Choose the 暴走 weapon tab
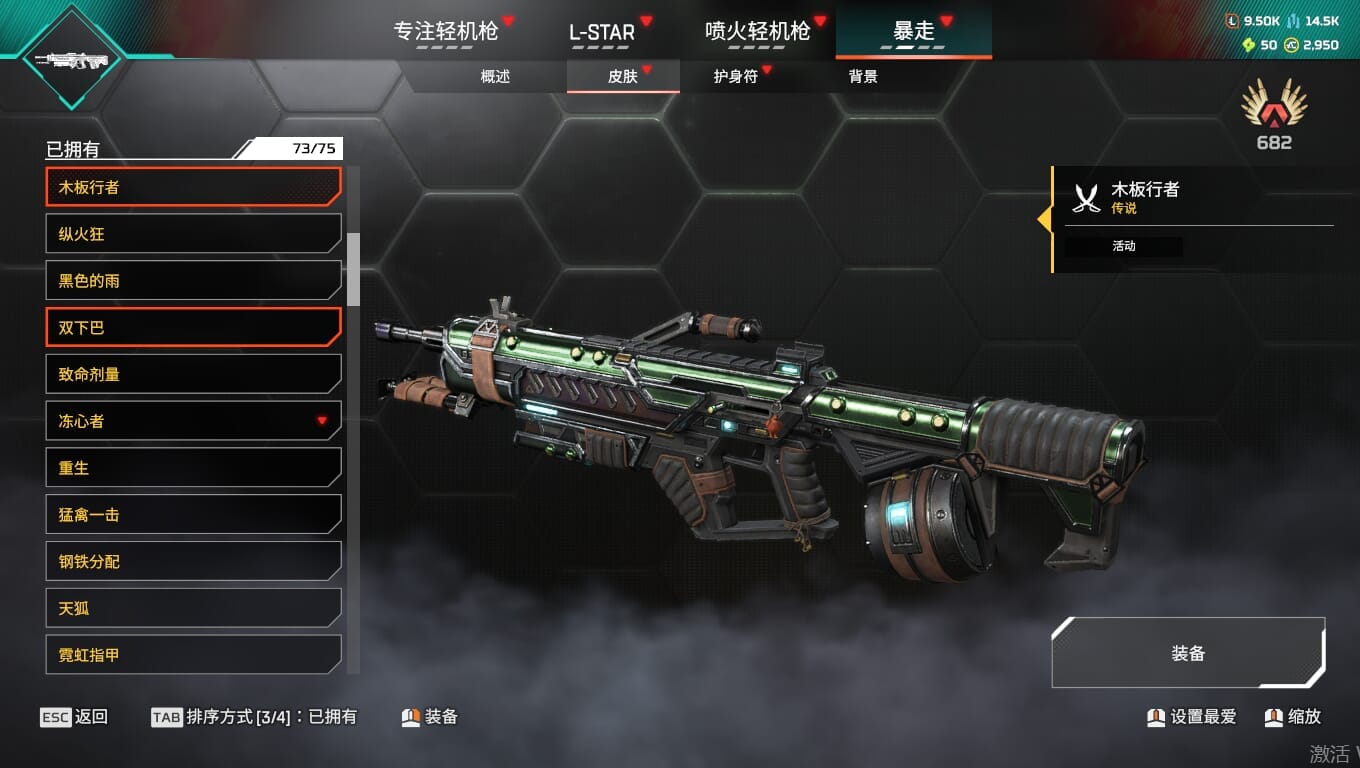1360x768 pixels. (x=913, y=31)
